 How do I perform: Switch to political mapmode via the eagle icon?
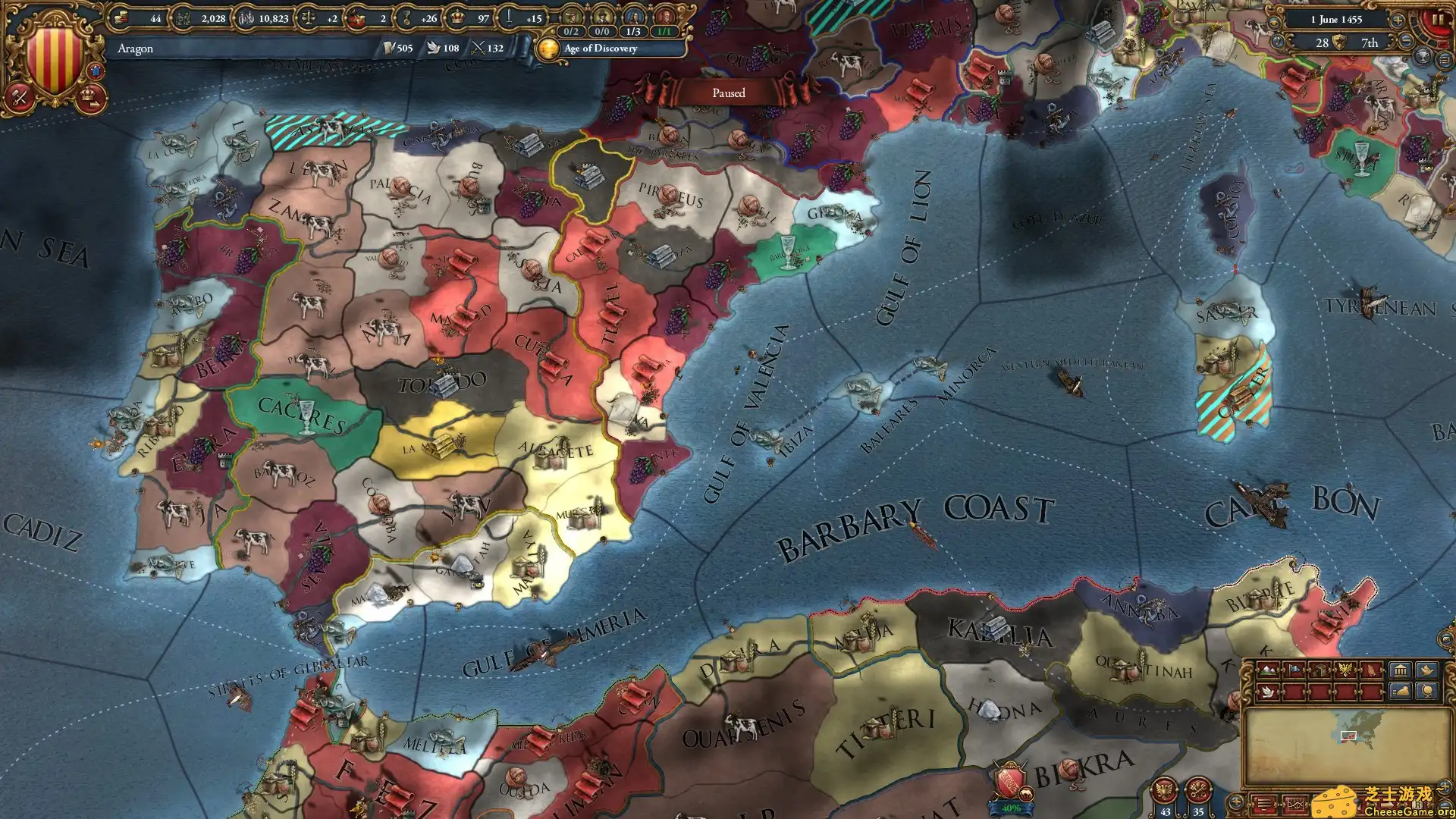(x=1345, y=668)
